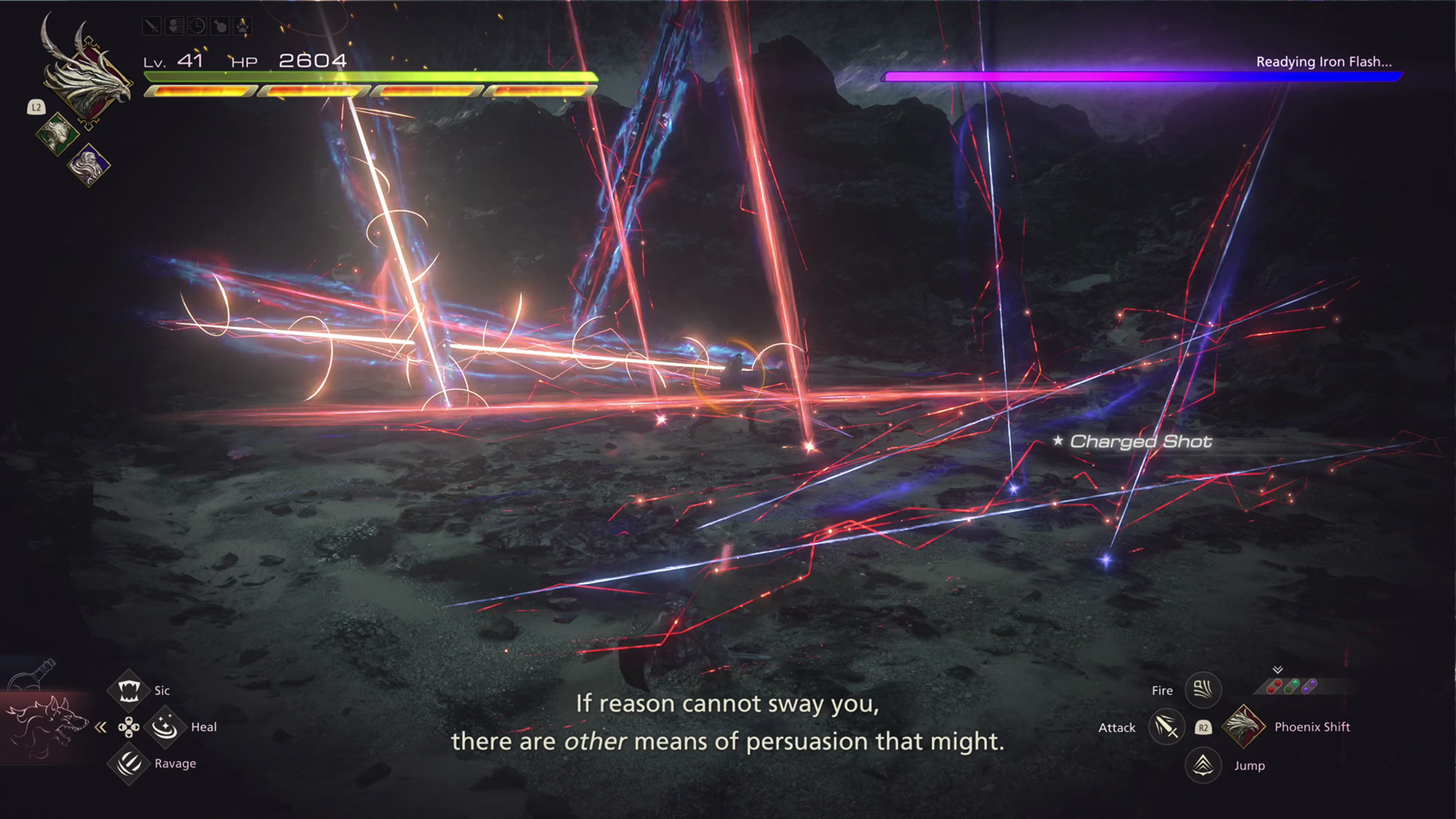
Task: Switch to the green Eikon icon
Action: pyautogui.click(x=57, y=135)
